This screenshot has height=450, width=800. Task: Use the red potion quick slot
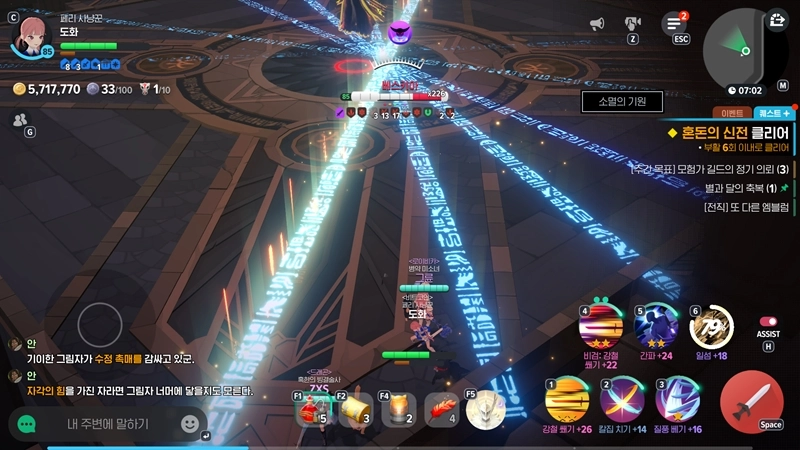313,409
